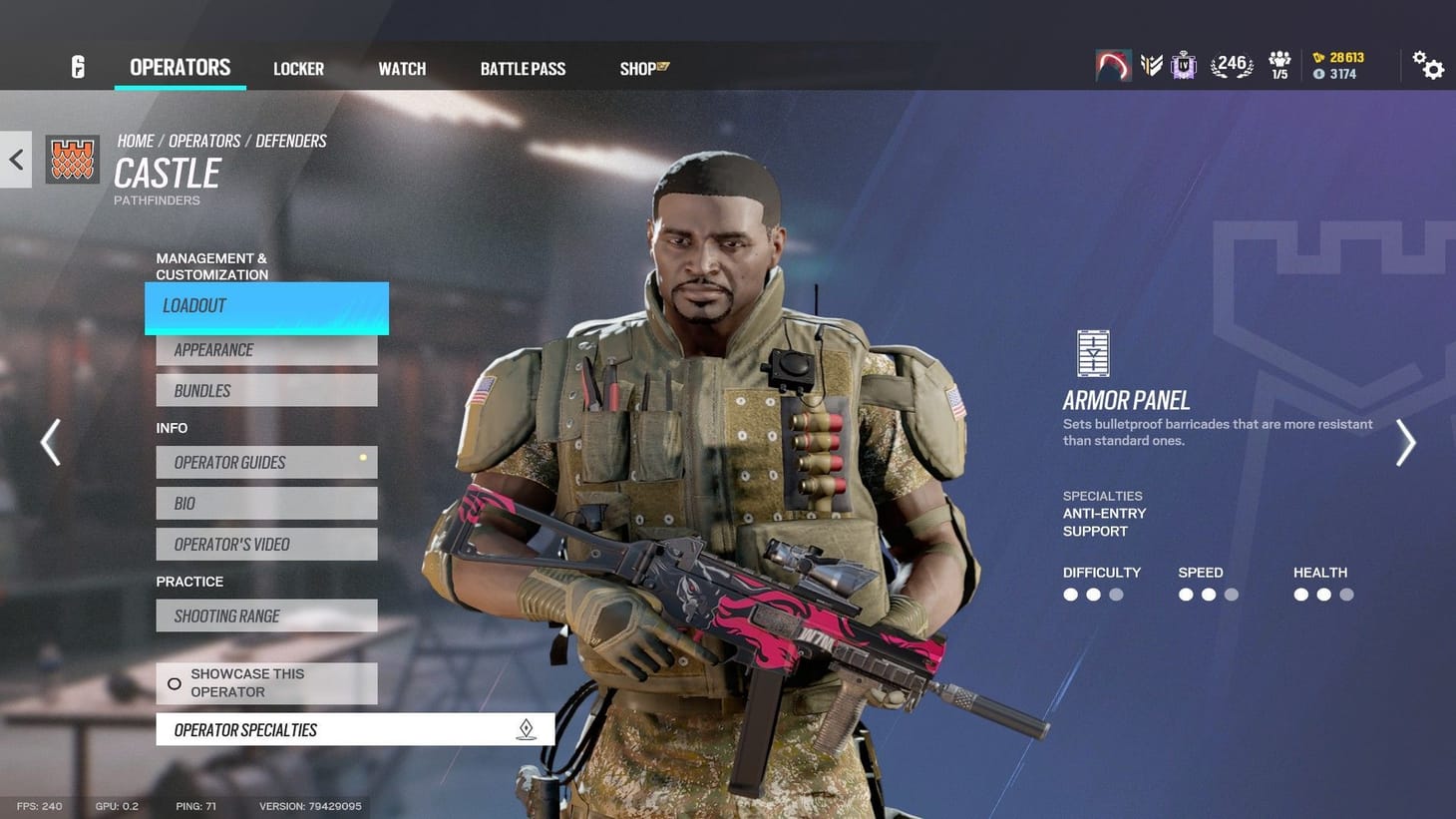
Task: Open the Shooting Range
Action: coord(265,615)
